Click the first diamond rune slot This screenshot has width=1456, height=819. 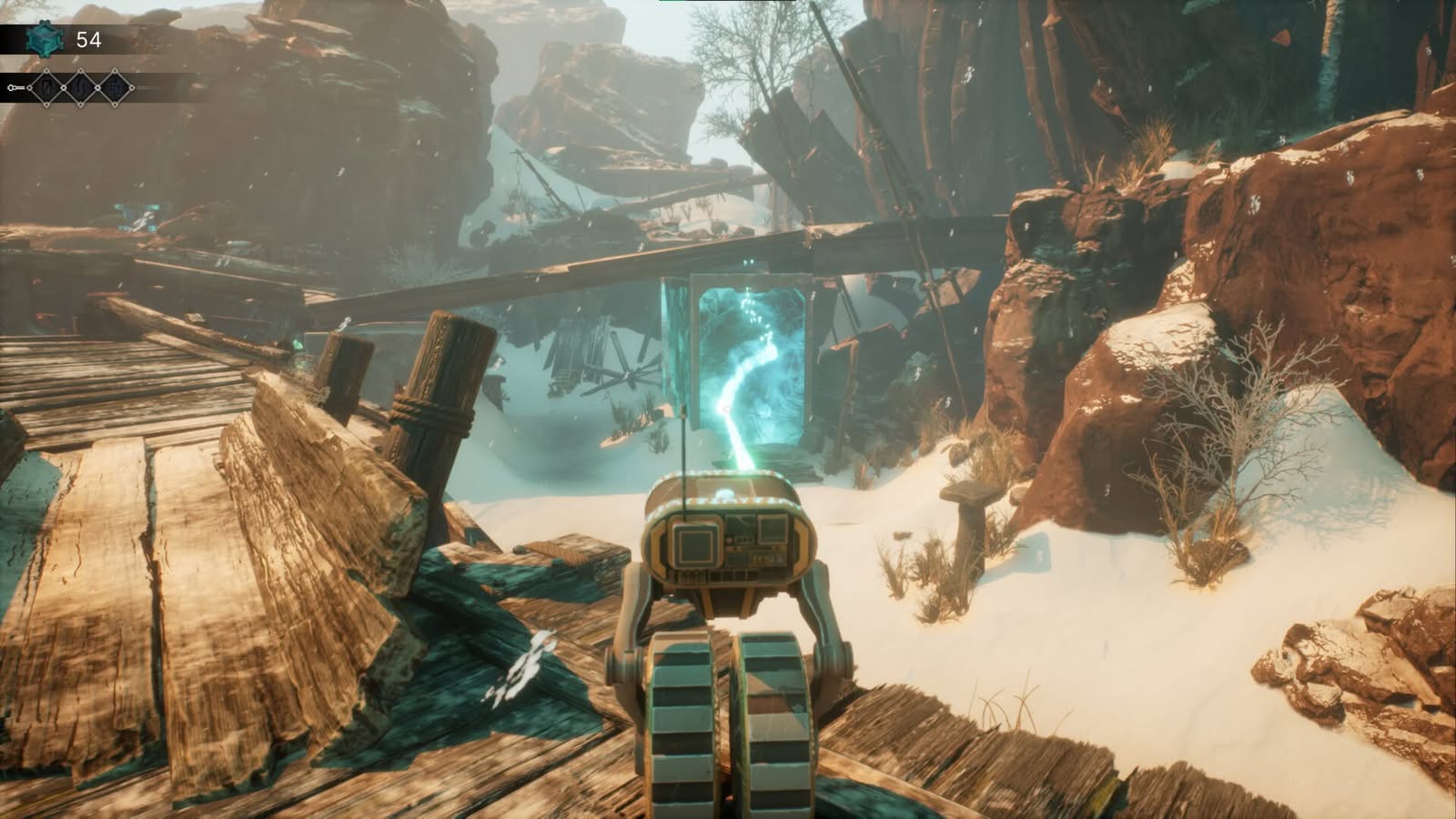pyautogui.click(x=47, y=87)
